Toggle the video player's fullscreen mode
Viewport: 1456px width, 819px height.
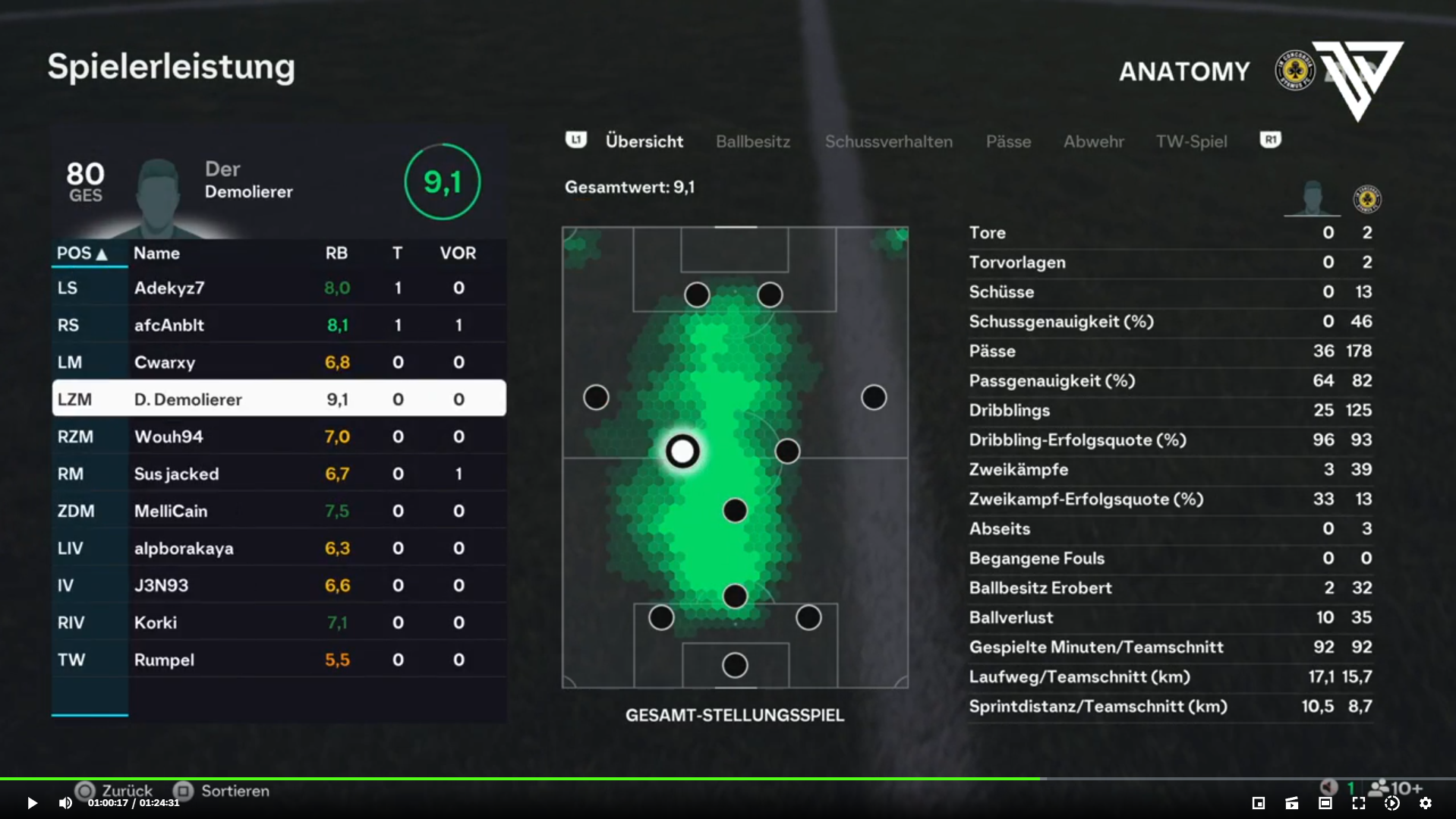[x=1358, y=803]
